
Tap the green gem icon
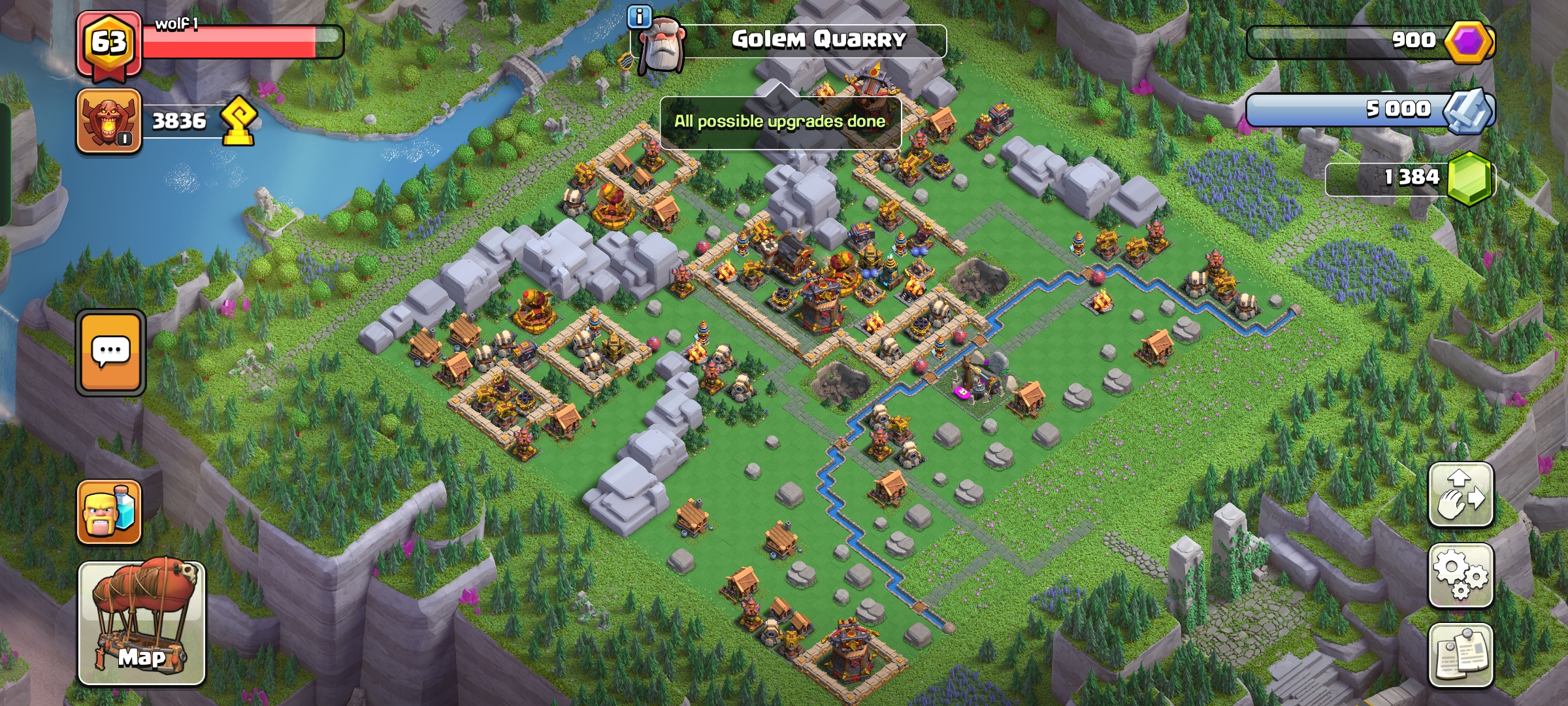[1469, 178]
